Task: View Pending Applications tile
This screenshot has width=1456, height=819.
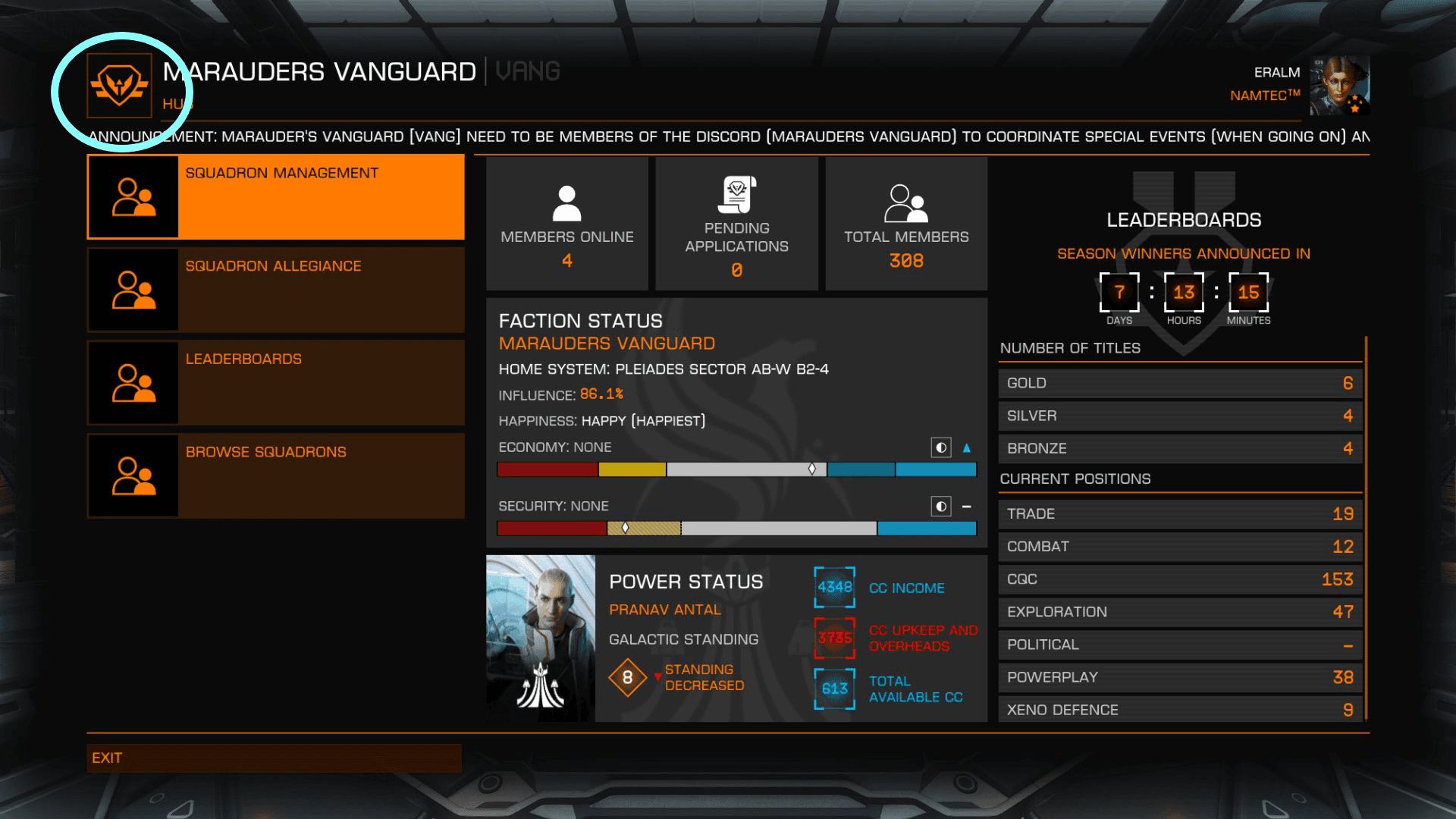Action: tap(736, 224)
